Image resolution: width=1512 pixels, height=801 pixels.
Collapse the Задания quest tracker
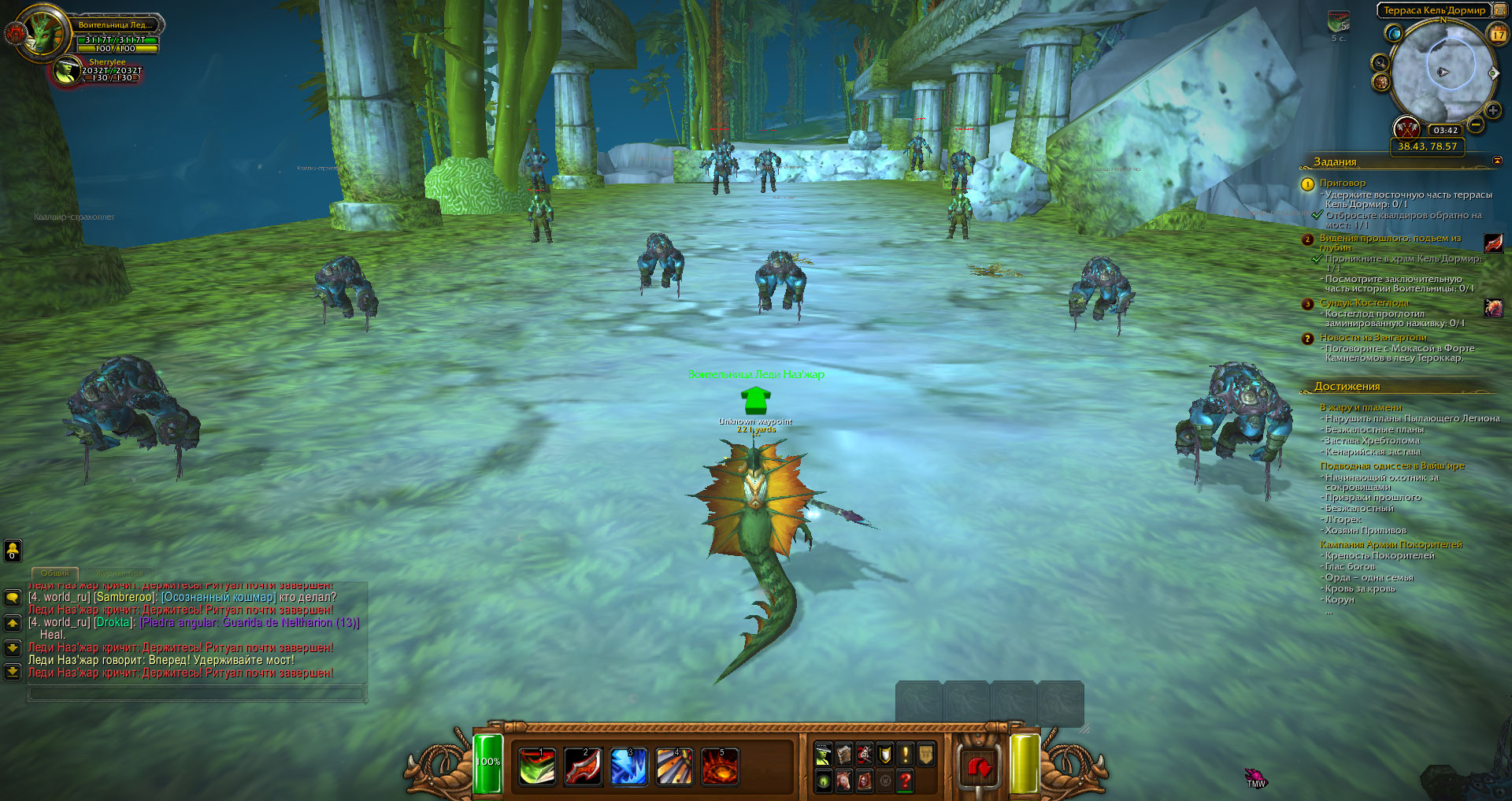click(x=1497, y=161)
